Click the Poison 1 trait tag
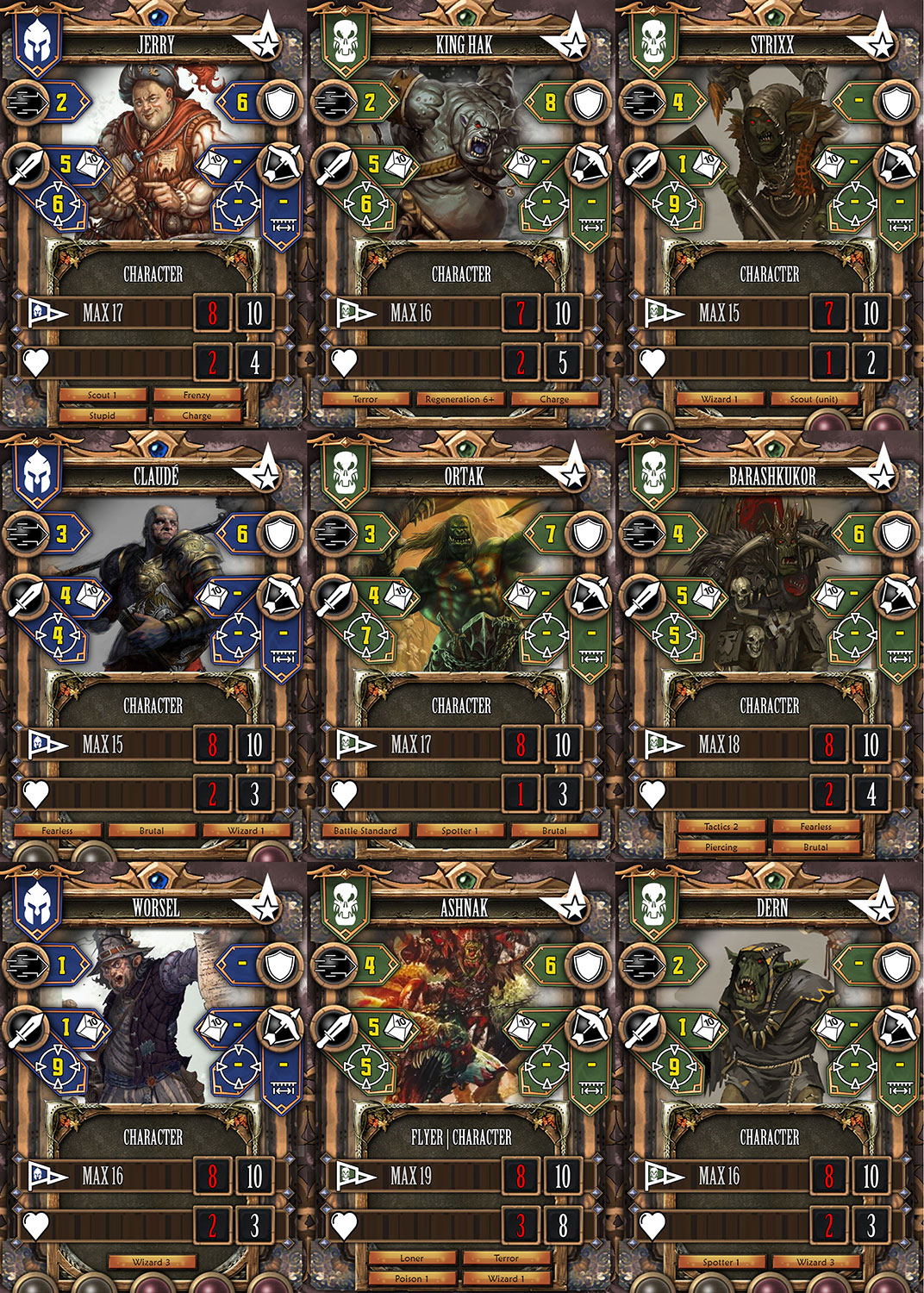The width and height of the screenshot is (924, 1293). click(x=412, y=1278)
